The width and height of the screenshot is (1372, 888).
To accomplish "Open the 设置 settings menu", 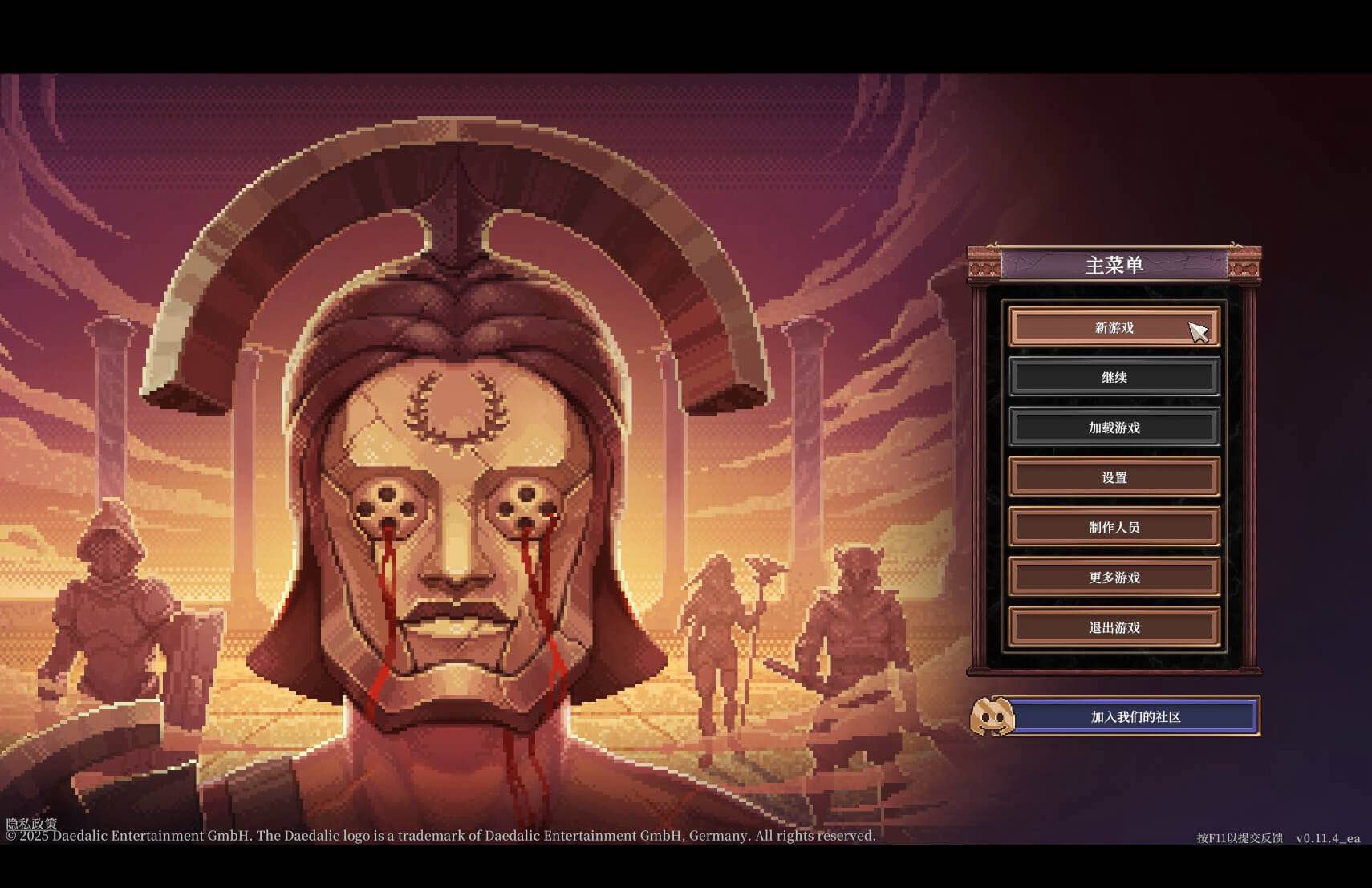I will pos(1115,477).
